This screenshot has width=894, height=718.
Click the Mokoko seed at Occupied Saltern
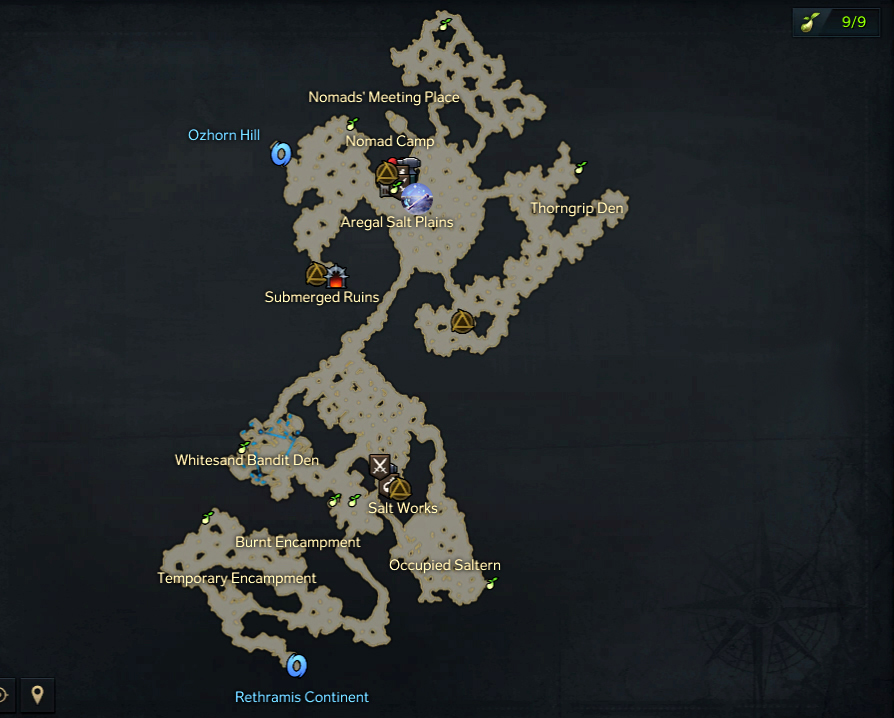coord(491,582)
